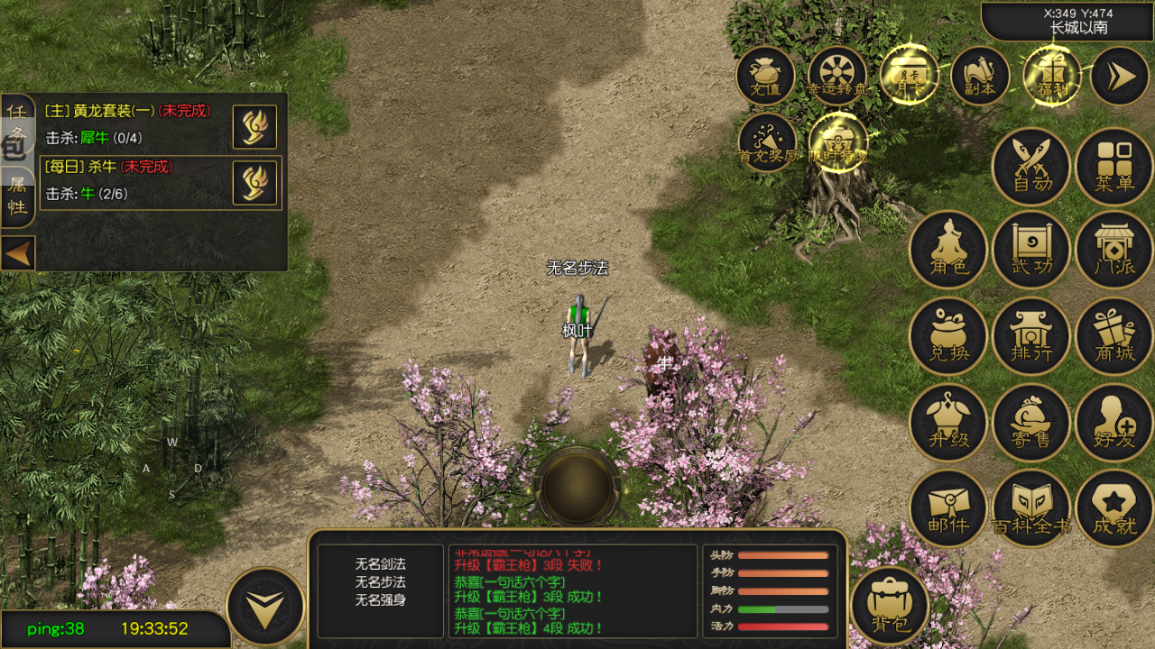This screenshot has width=1155, height=649.
Task: Open the 幸运转盘 lucky wheel
Action: [x=837, y=76]
